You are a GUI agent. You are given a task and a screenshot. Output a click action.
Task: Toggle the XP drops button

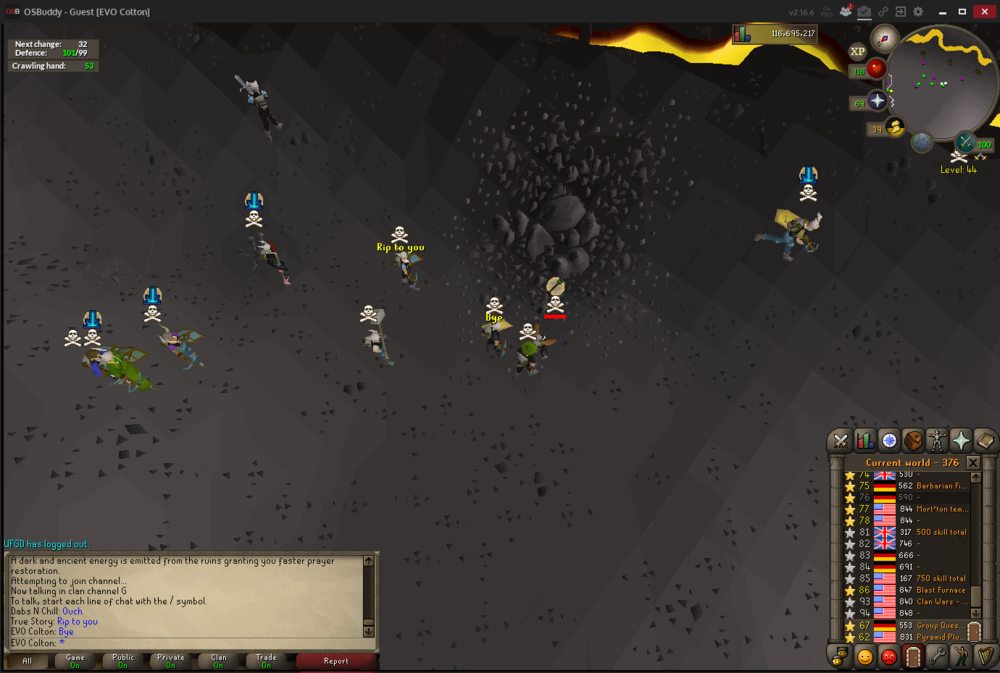point(857,52)
